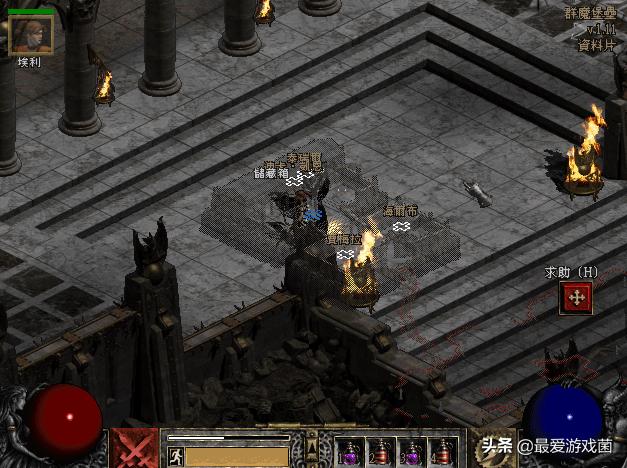Open the help screen via the 求助 button
Image resolution: width=627 pixels, height=468 pixels.
[x=576, y=297]
